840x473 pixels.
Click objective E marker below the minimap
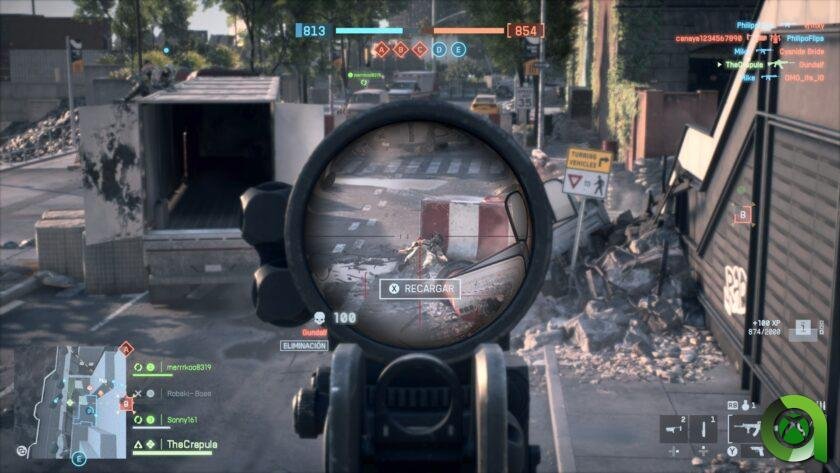pos(78,458)
